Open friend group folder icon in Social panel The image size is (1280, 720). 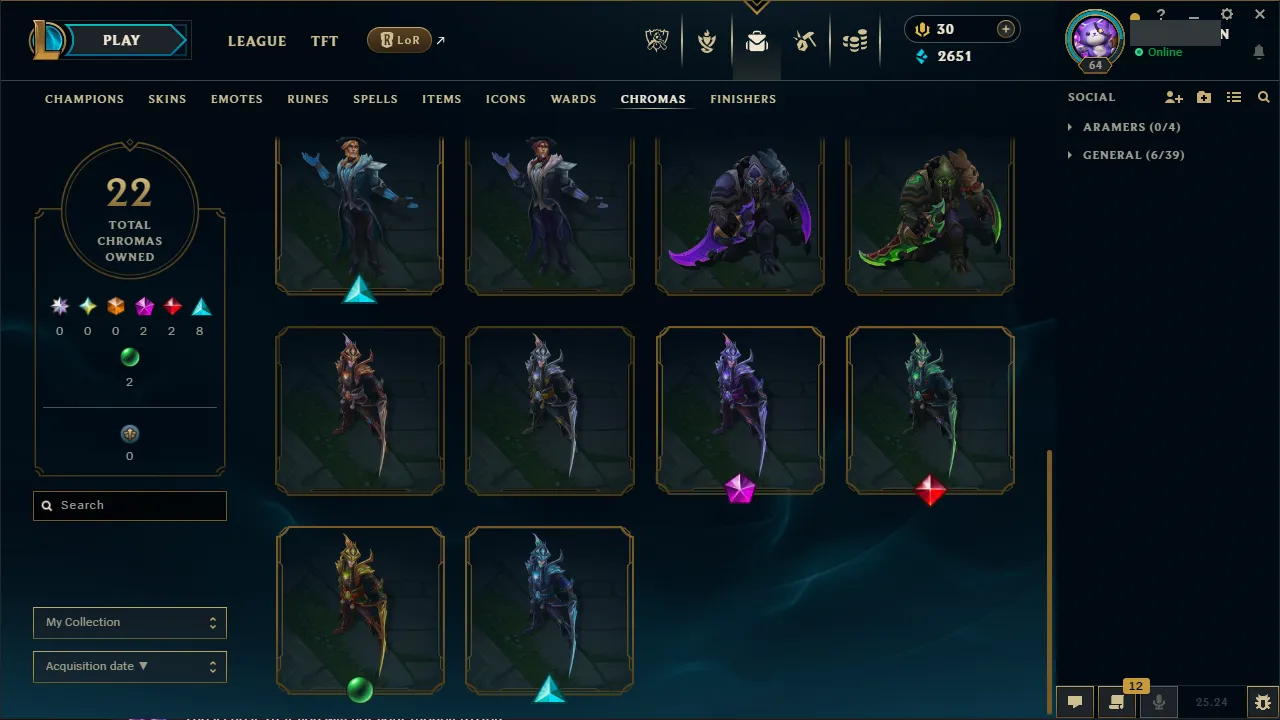point(1203,97)
